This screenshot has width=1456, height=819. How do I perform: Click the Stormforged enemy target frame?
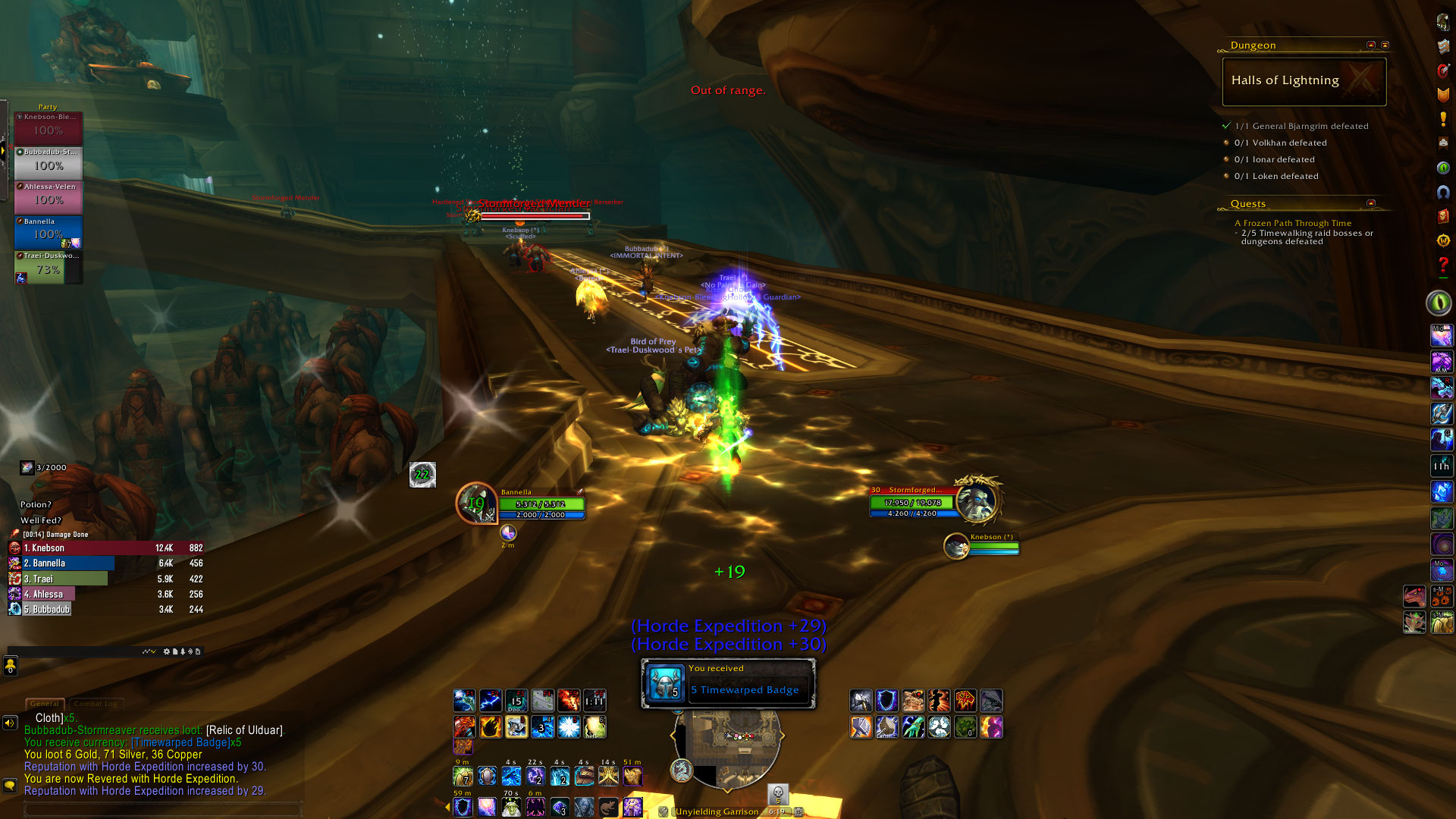911,502
